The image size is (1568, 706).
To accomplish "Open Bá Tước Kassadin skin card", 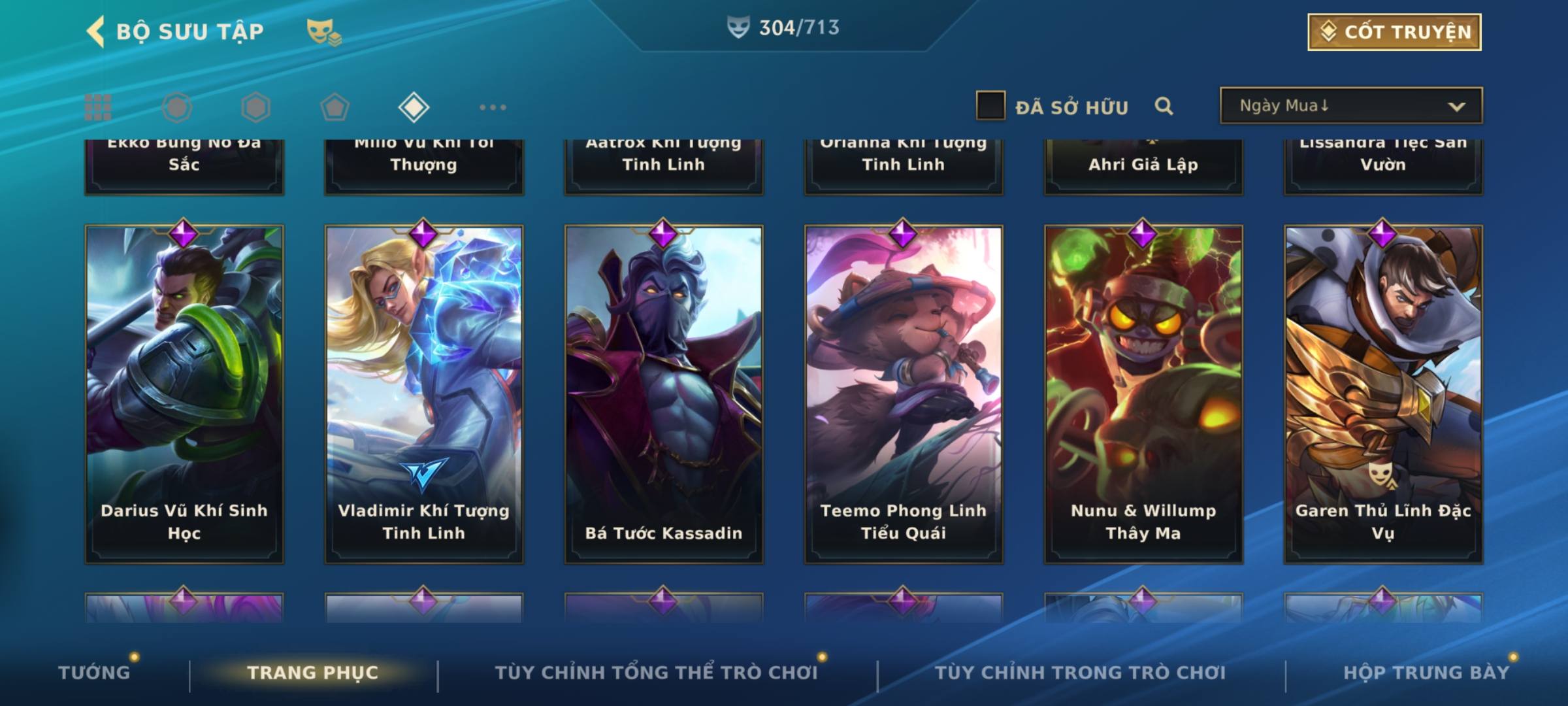I will 664,394.
